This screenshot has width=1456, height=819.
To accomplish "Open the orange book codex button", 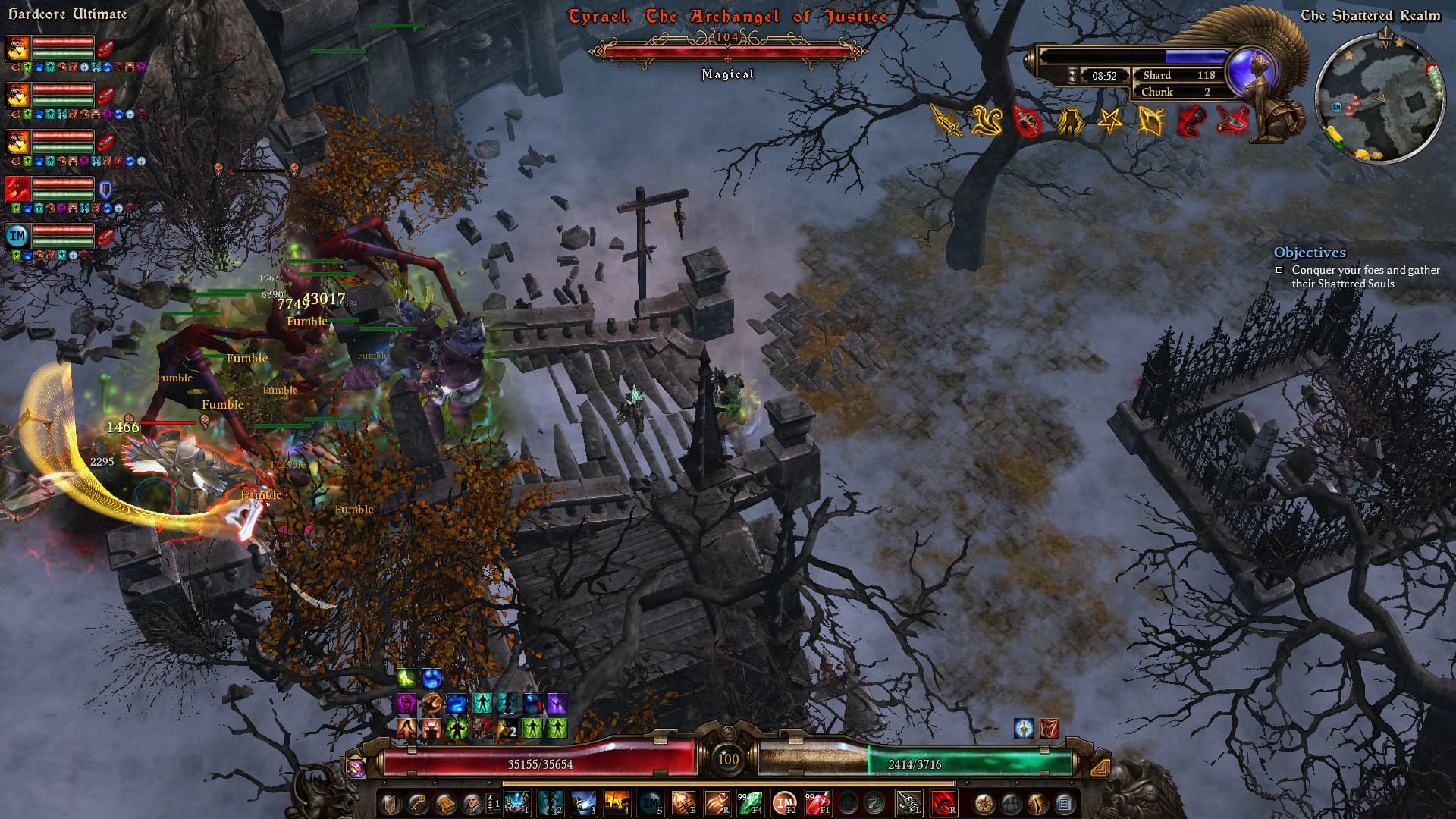I will (445, 802).
